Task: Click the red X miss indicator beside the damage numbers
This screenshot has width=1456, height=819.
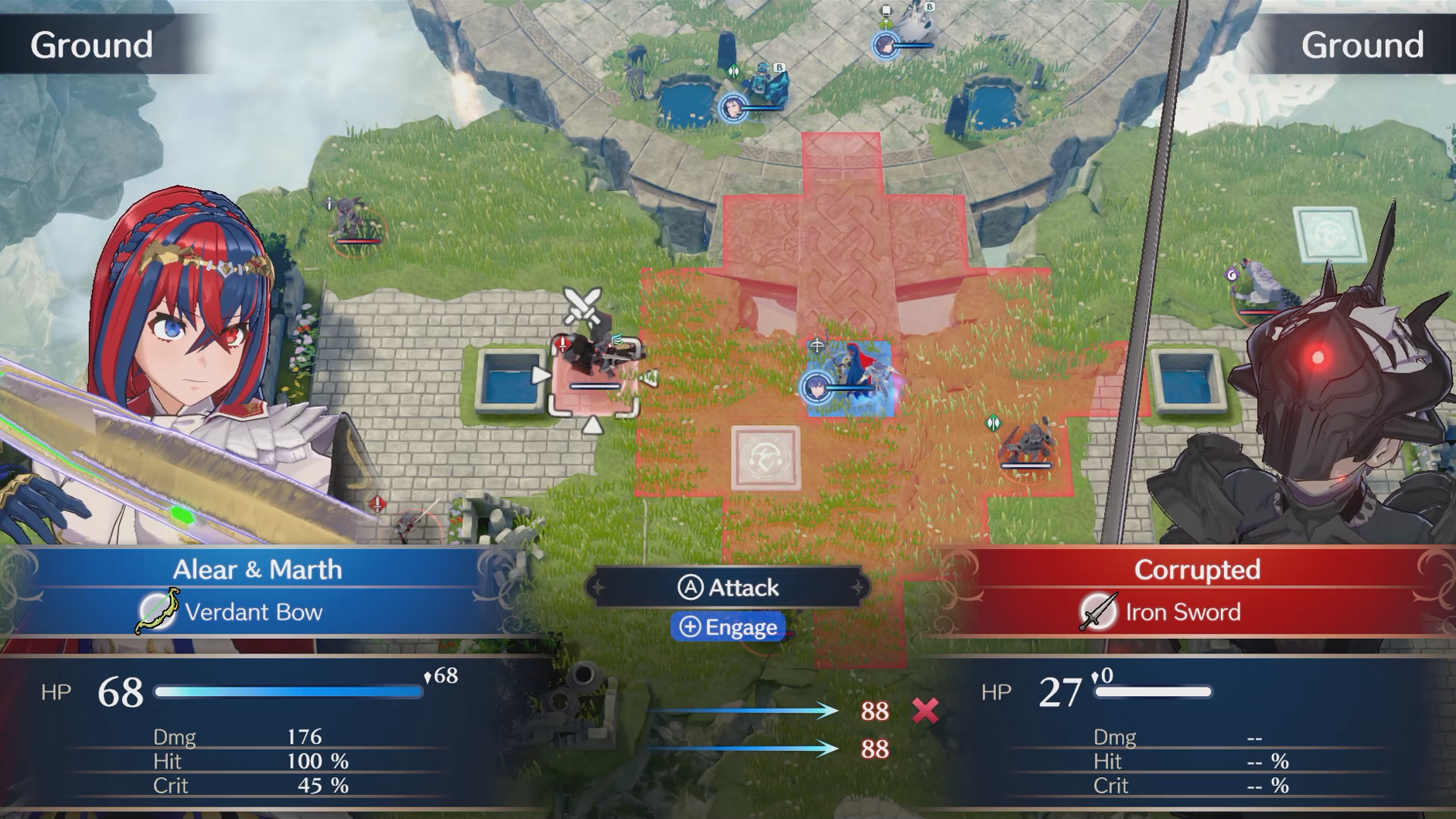Action: coord(926,711)
